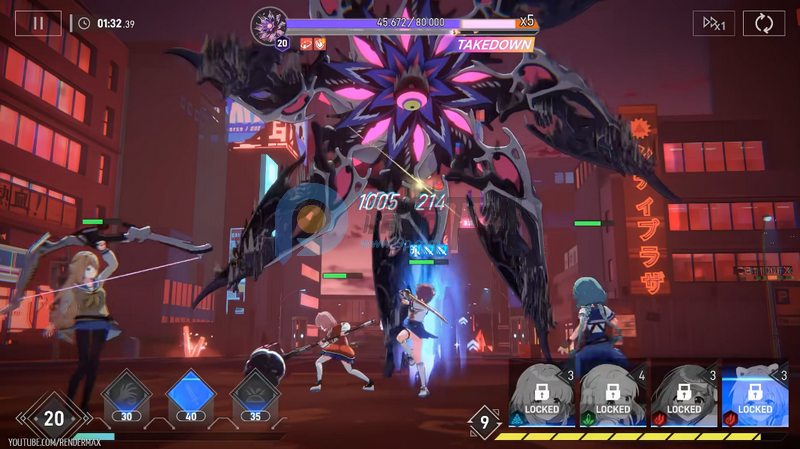Screen dimensions: 800x449
Task: Toggle the auto-battle circular arrows button
Action: [x=763, y=23]
